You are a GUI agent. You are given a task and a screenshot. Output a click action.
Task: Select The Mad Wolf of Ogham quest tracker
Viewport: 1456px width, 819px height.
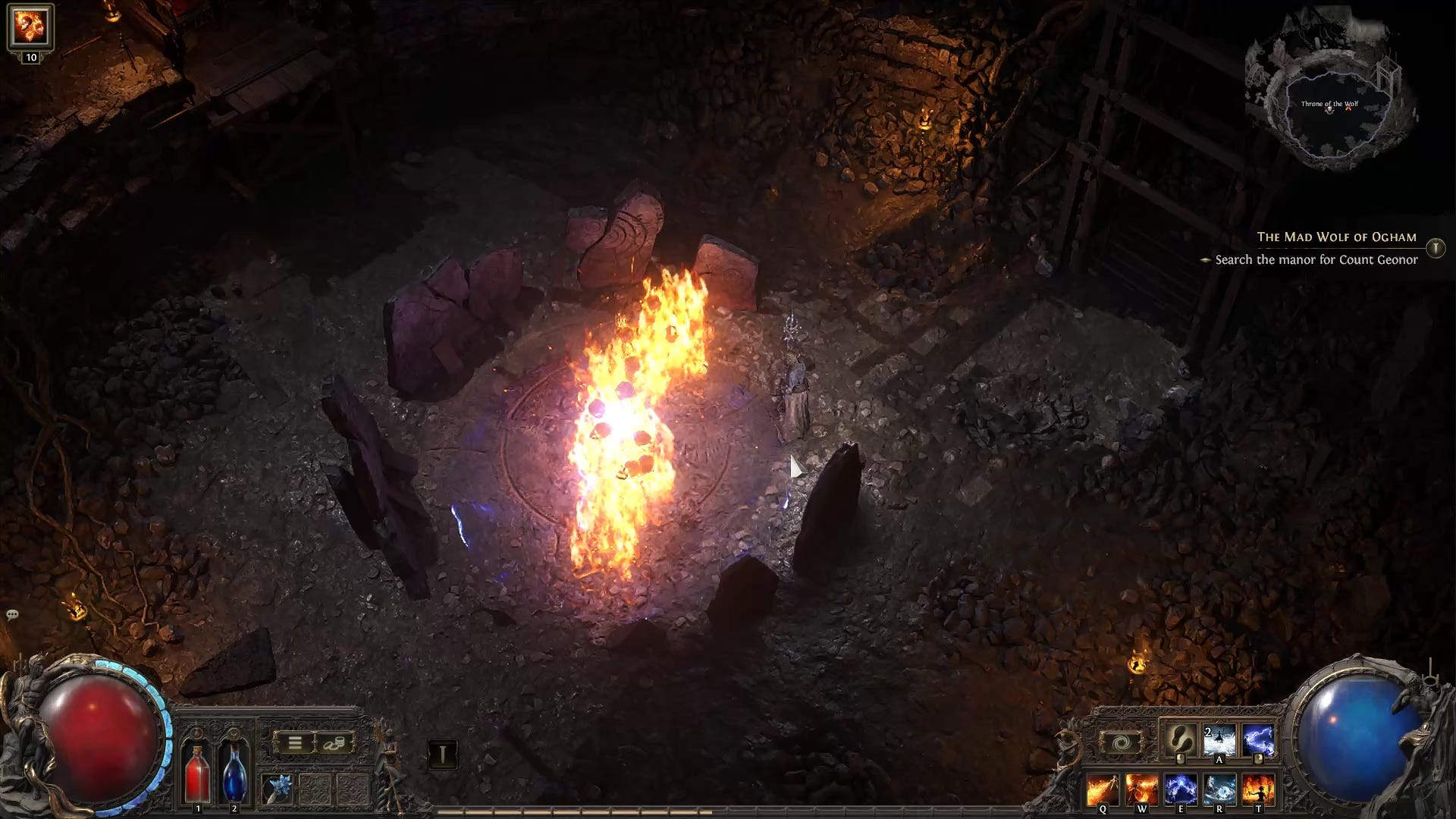coord(1336,237)
